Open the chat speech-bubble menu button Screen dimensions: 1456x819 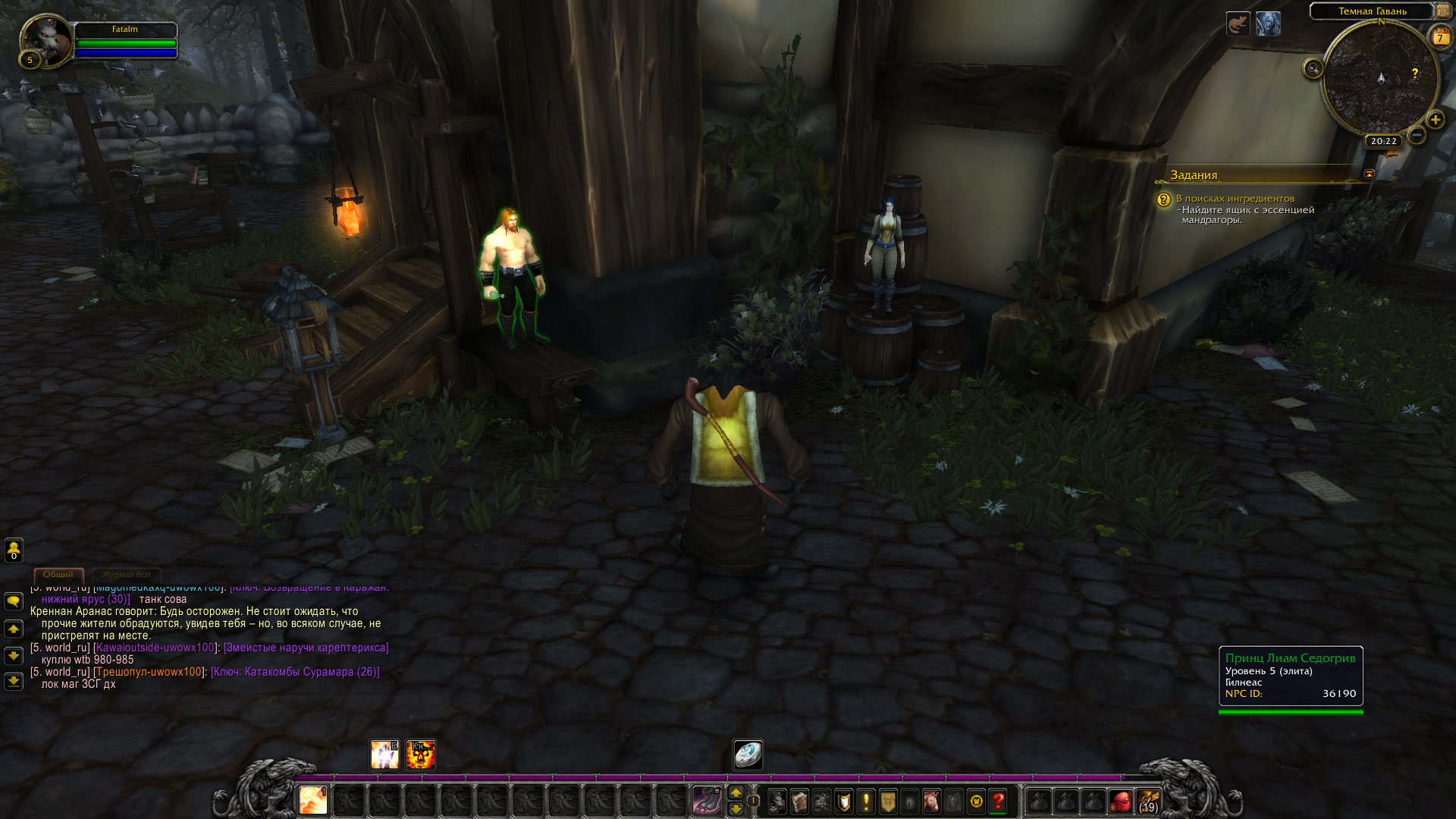pyautogui.click(x=14, y=601)
